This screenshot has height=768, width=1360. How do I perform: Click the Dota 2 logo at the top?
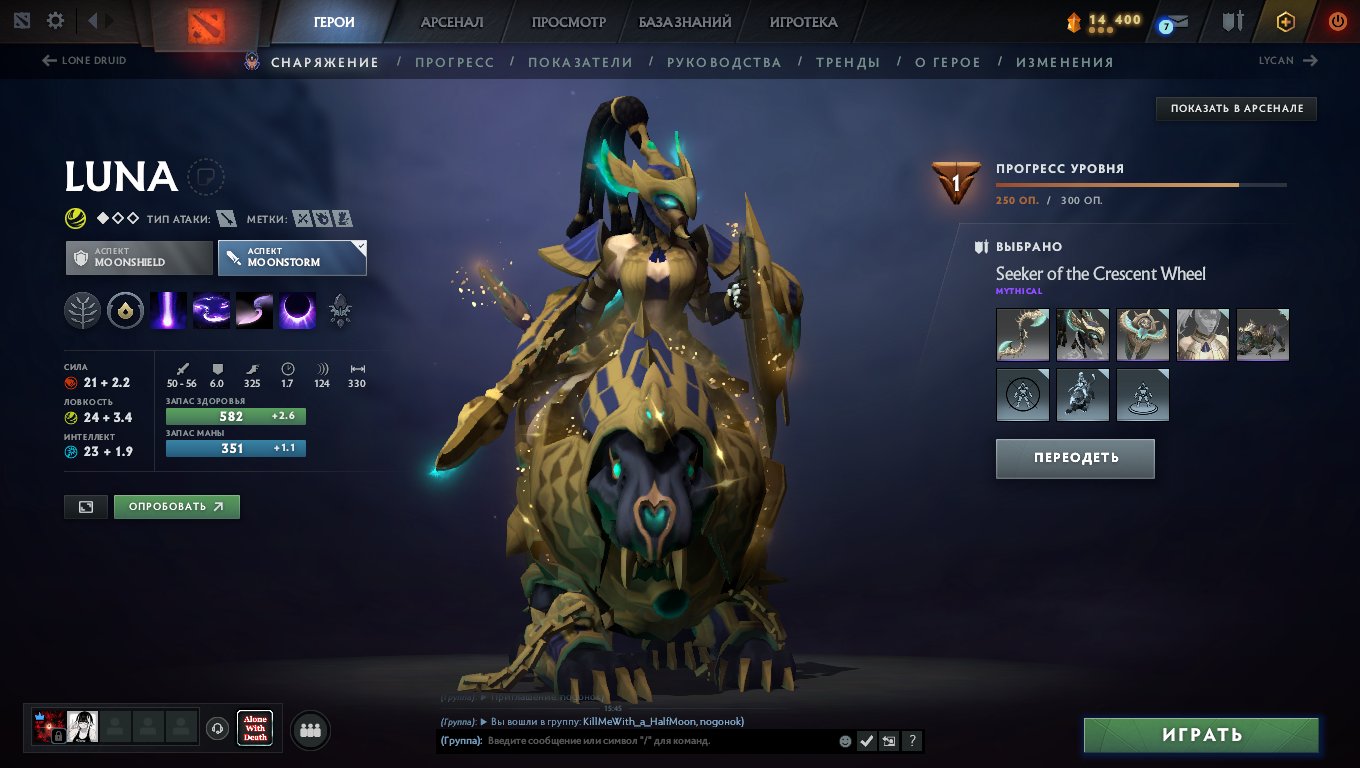(x=208, y=22)
